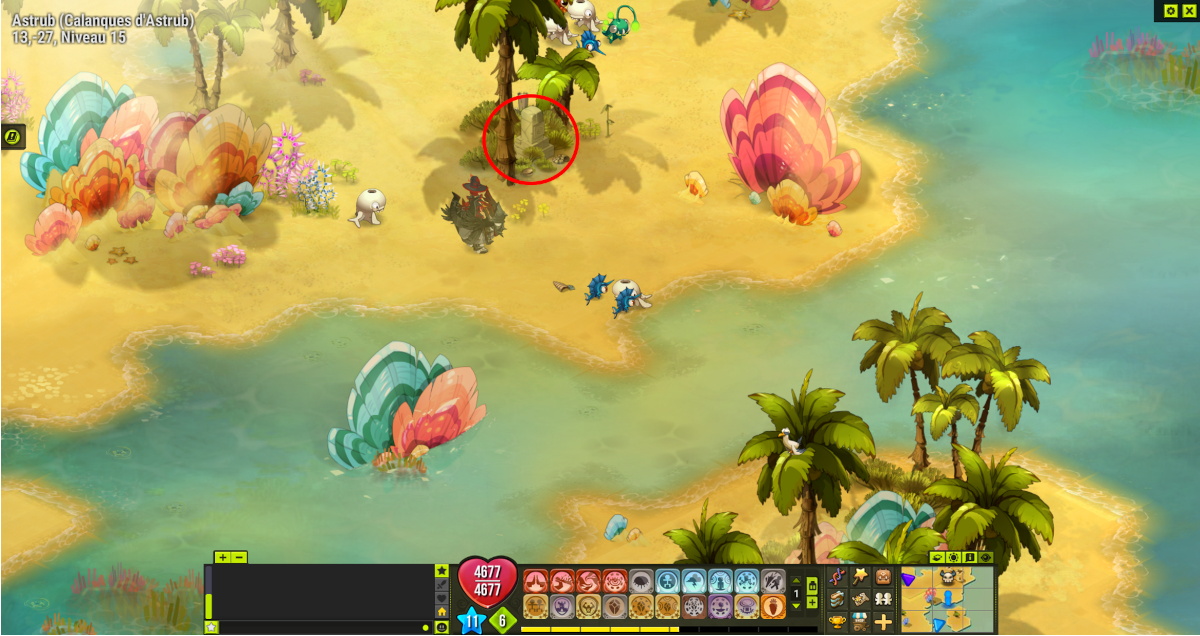Open the chat smiley emote button
The width and height of the screenshot is (1200, 636).
441,627
